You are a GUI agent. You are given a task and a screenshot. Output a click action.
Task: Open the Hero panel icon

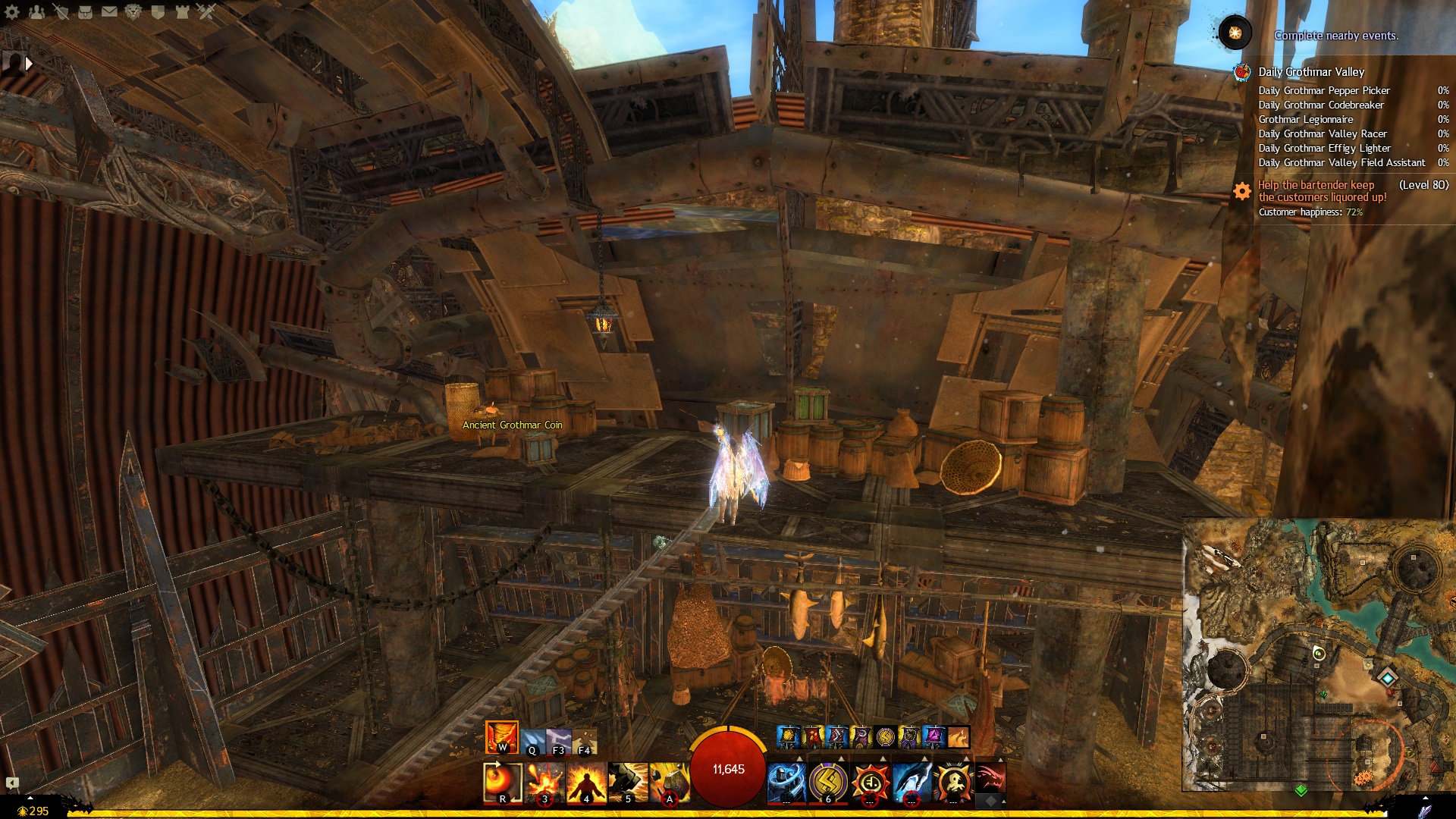click(x=61, y=11)
